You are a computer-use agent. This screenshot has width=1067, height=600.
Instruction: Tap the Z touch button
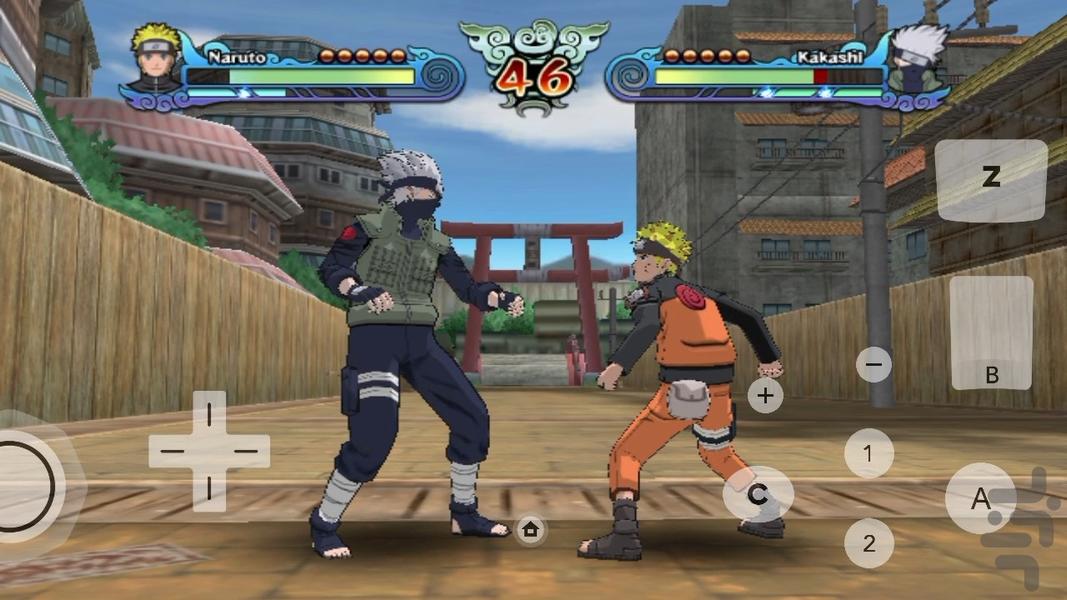point(991,180)
